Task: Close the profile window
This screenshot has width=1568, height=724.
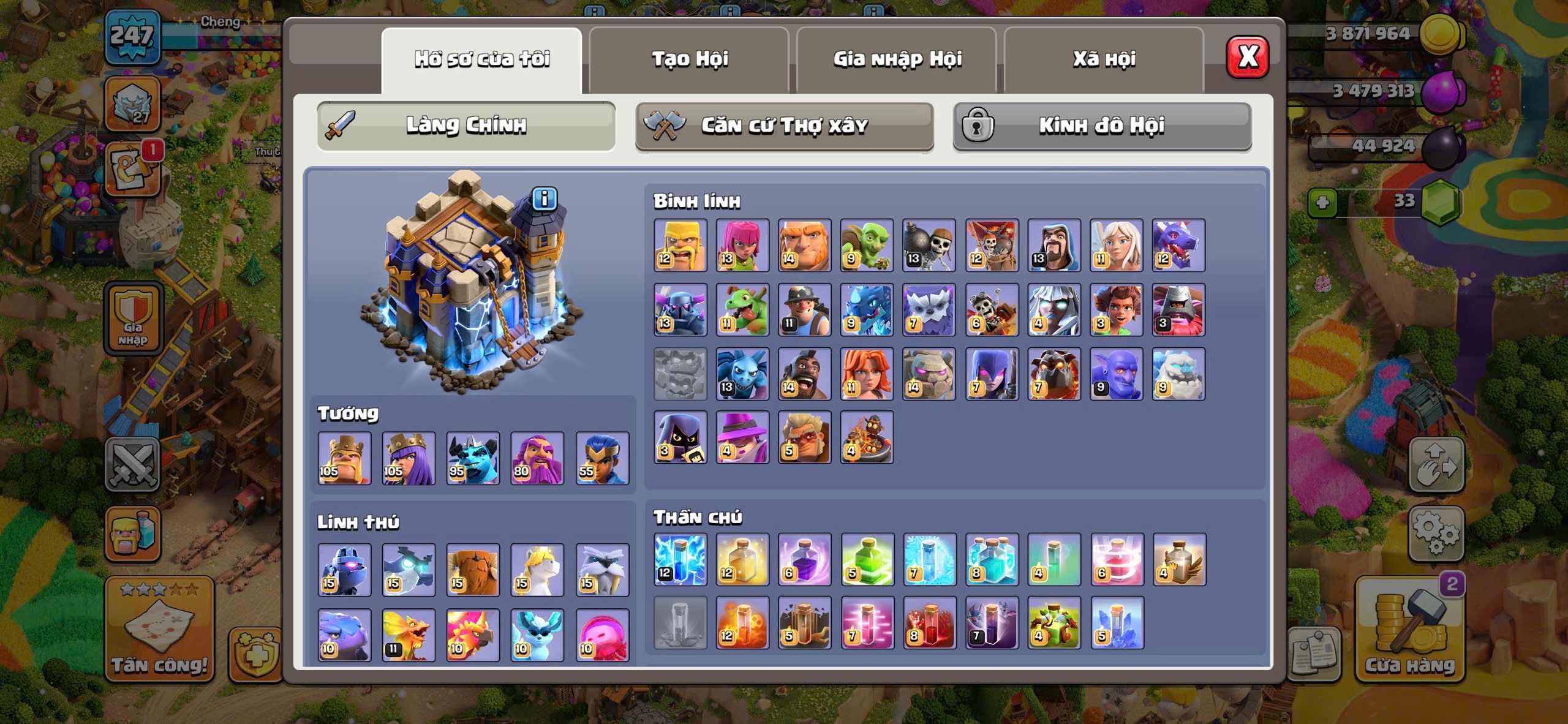Action: 1247,58
